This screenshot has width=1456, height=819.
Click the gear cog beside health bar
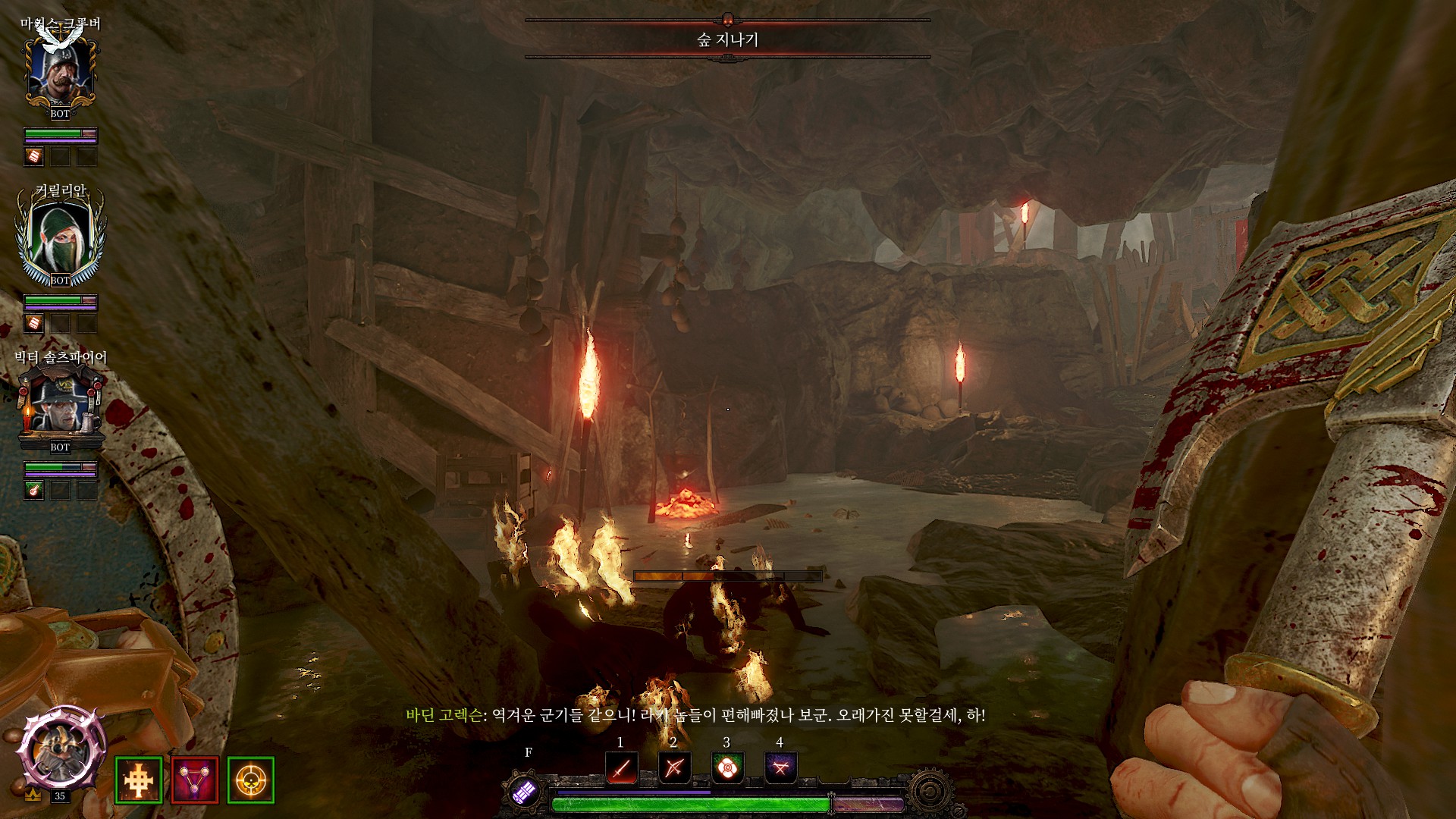(x=930, y=792)
